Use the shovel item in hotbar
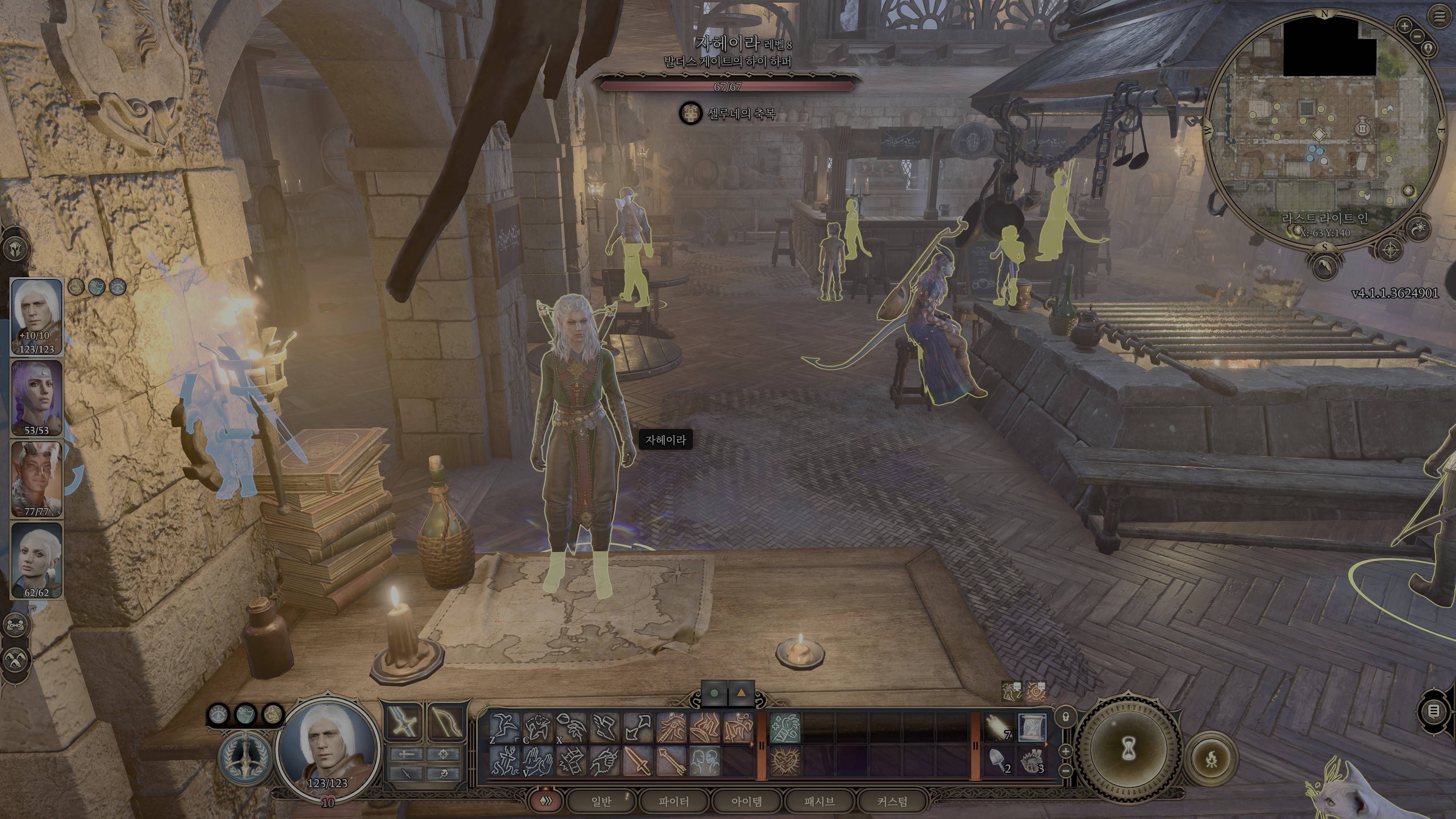The height and width of the screenshot is (819, 1456). click(x=999, y=760)
